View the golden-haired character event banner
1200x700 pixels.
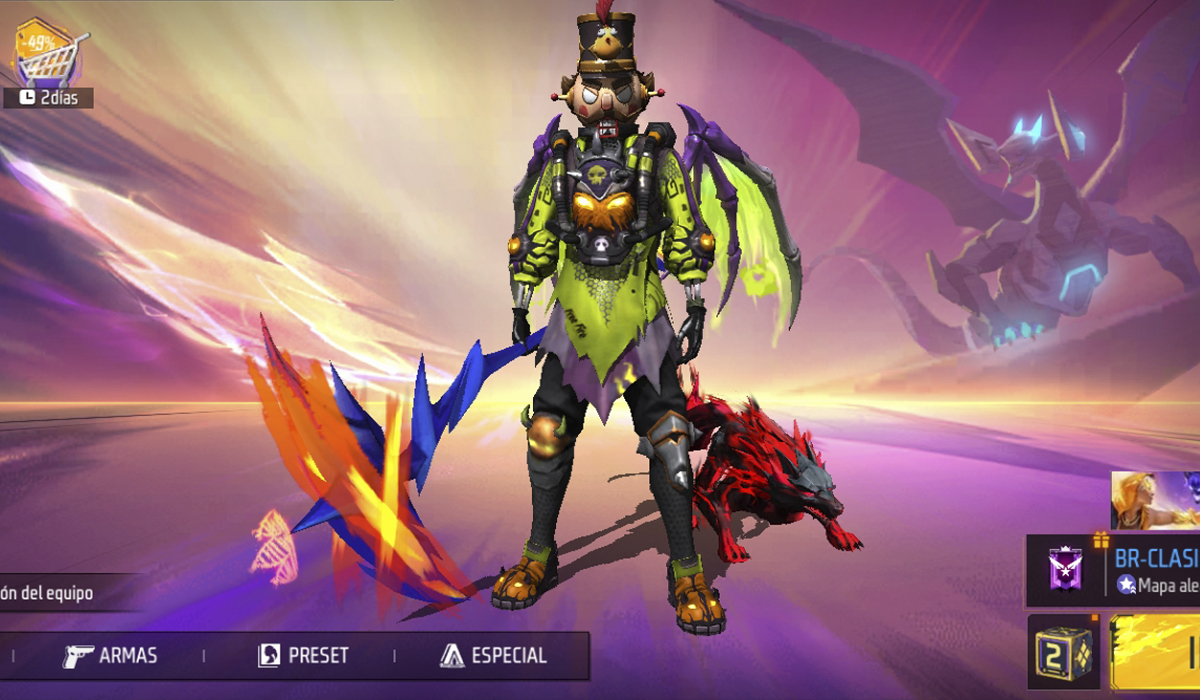click(x=1155, y=502)
